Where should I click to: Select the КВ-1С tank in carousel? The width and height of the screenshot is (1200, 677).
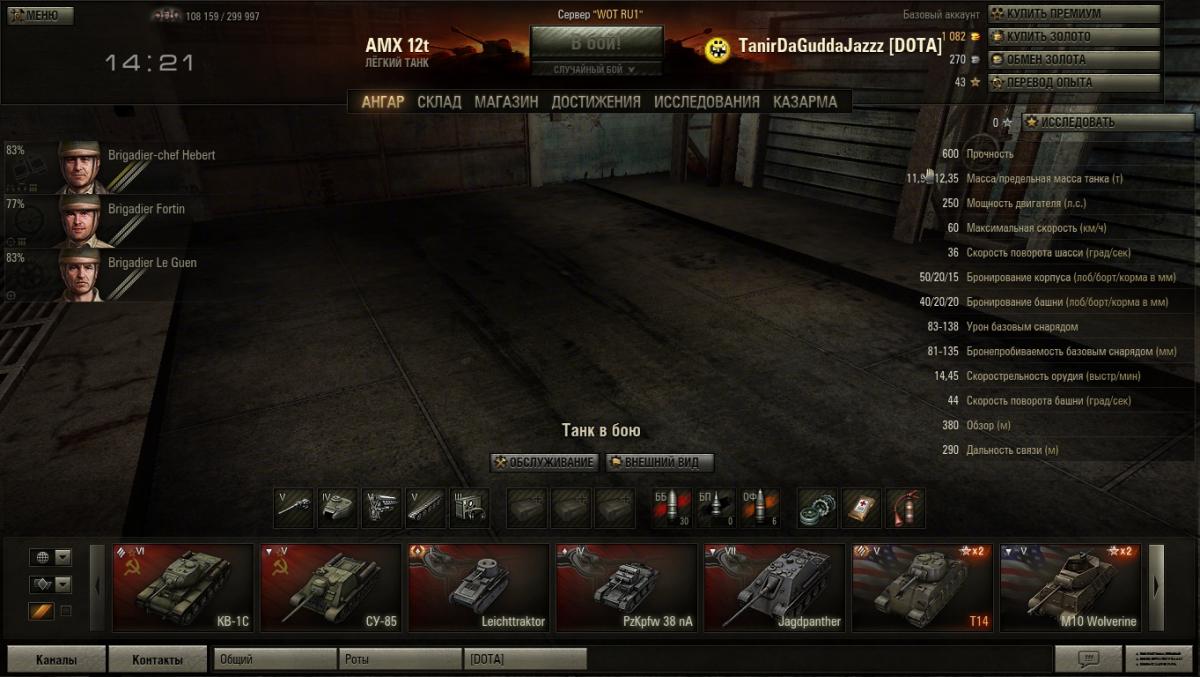pos(183,588)
